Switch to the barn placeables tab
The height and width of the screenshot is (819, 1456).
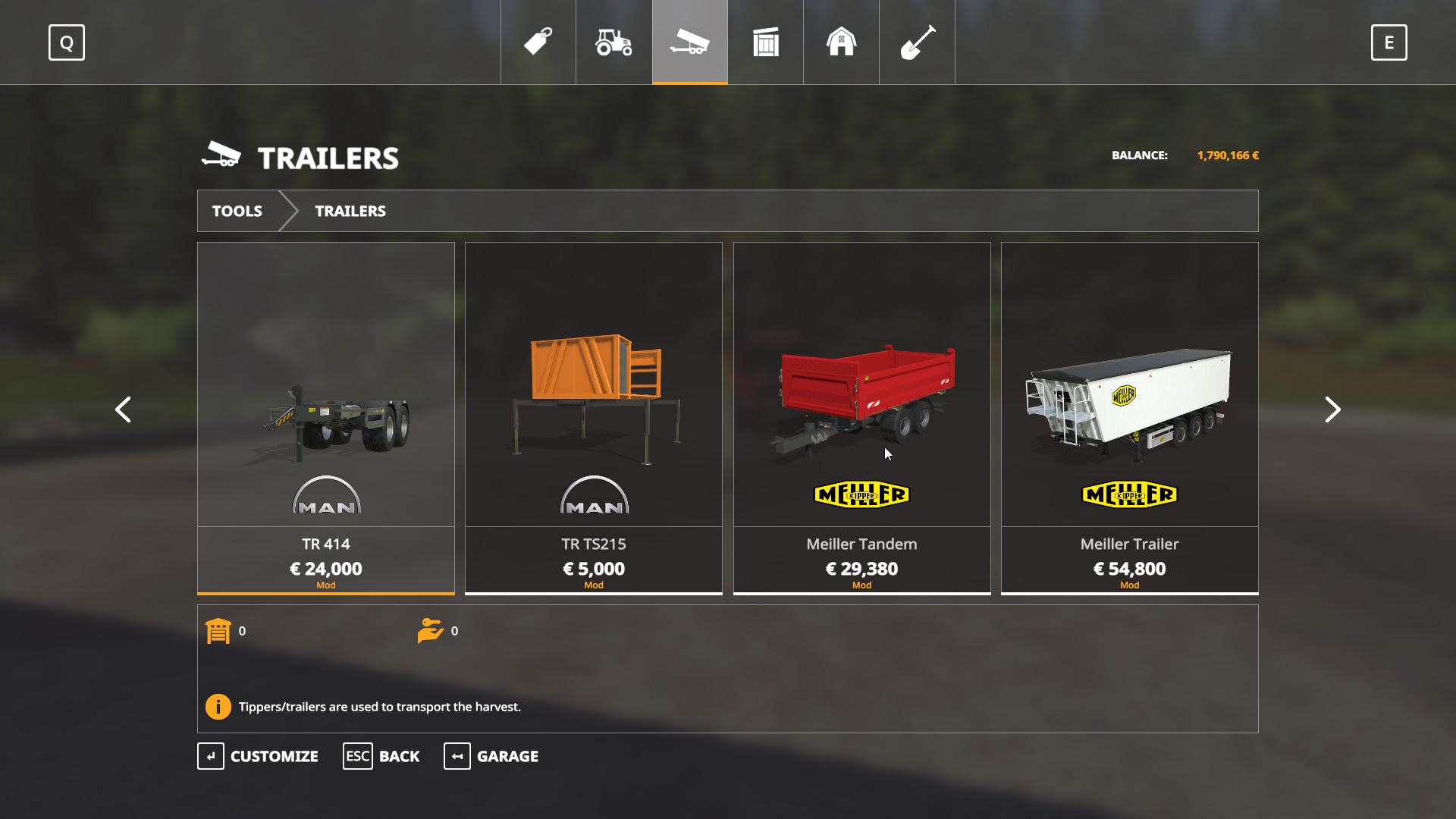(x=841, y=42)
